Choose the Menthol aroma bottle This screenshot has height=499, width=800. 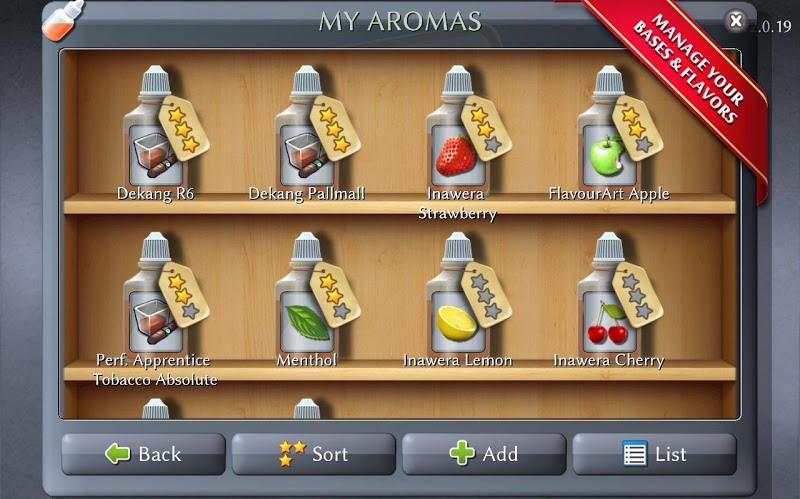point(307,300)
